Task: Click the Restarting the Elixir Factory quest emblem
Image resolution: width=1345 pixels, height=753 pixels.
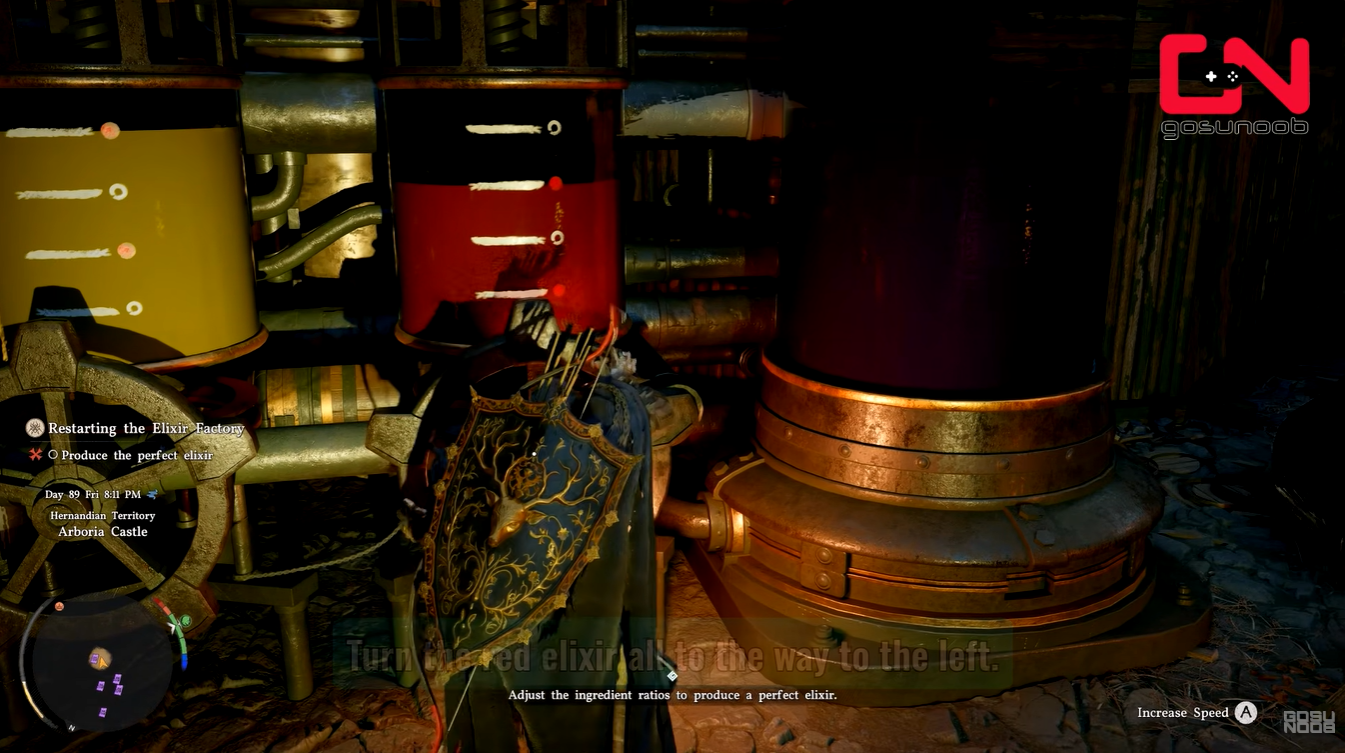Action: [34, 428]
